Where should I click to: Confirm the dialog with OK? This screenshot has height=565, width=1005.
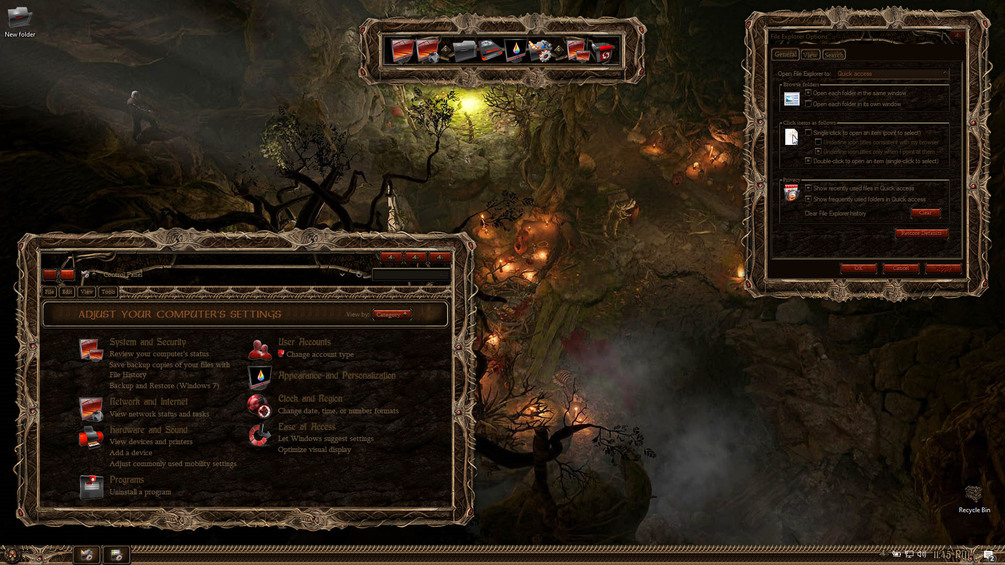[x=858, y=268]
